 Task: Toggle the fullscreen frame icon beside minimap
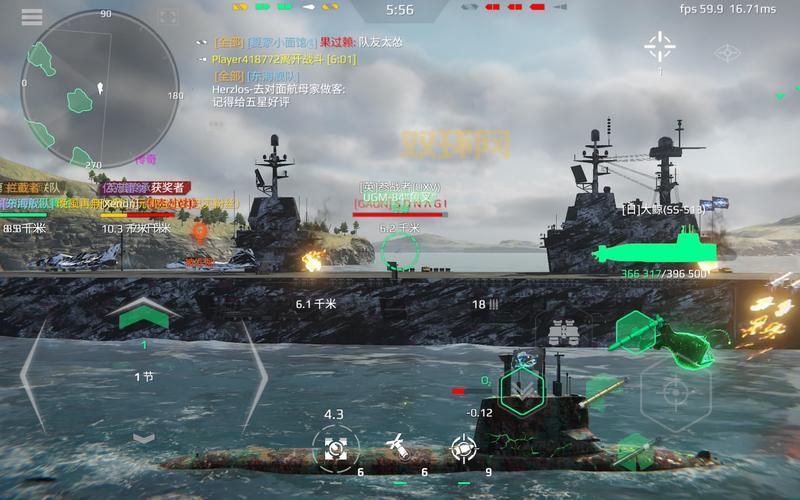point(167,17)
